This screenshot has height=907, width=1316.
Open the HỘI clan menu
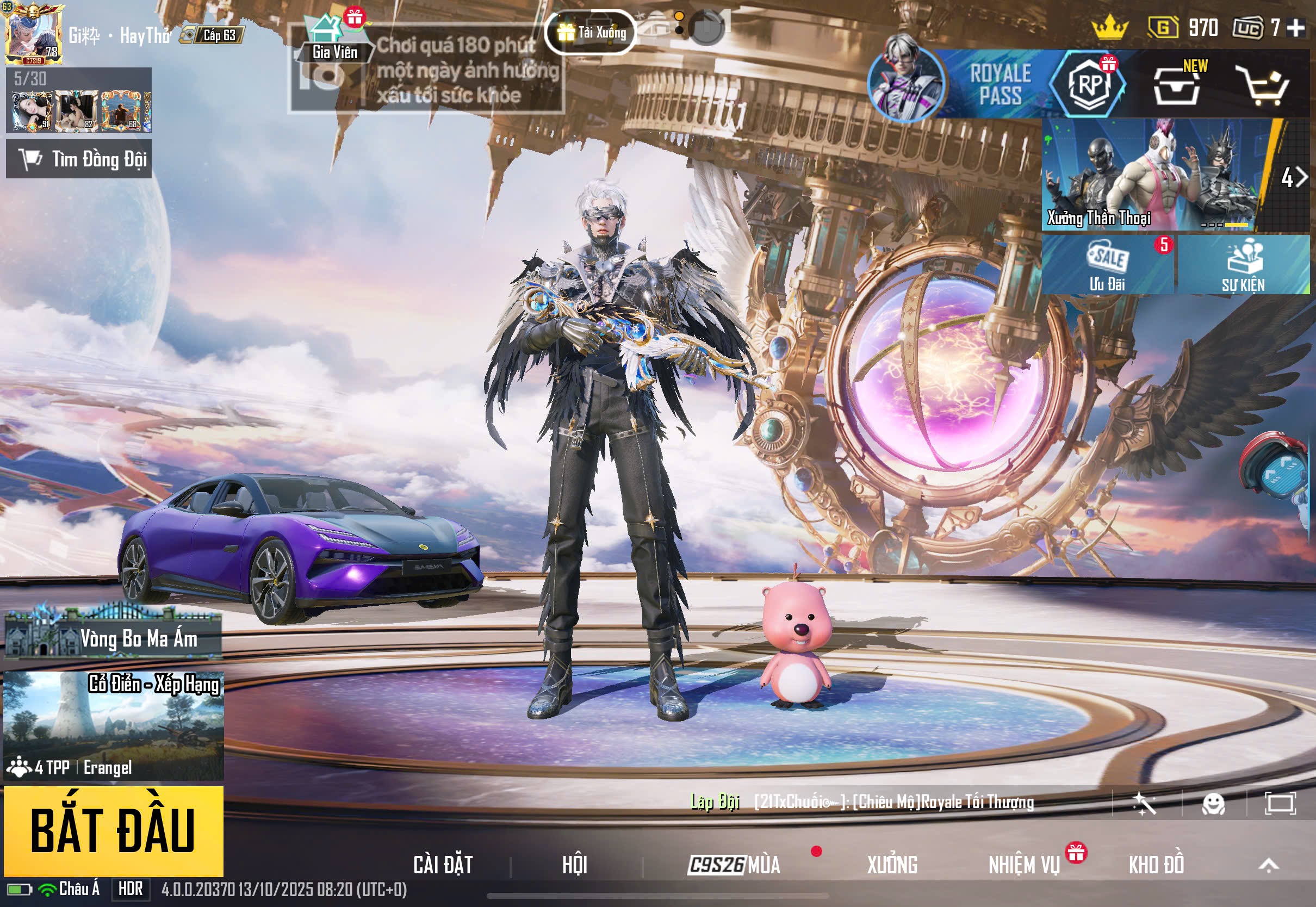click(574, 865)
